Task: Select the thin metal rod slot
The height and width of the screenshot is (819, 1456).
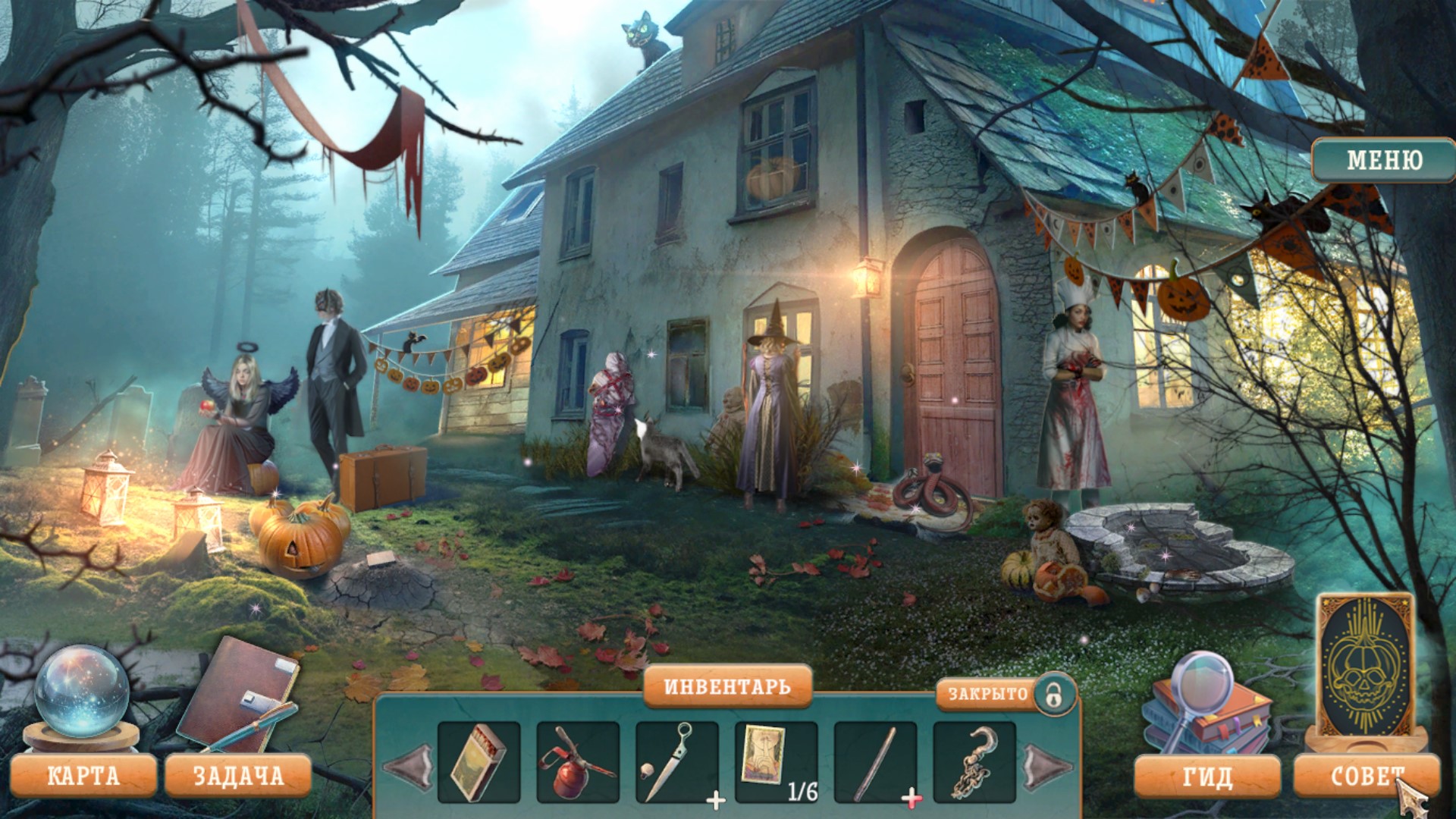Action: coord(875,762)
